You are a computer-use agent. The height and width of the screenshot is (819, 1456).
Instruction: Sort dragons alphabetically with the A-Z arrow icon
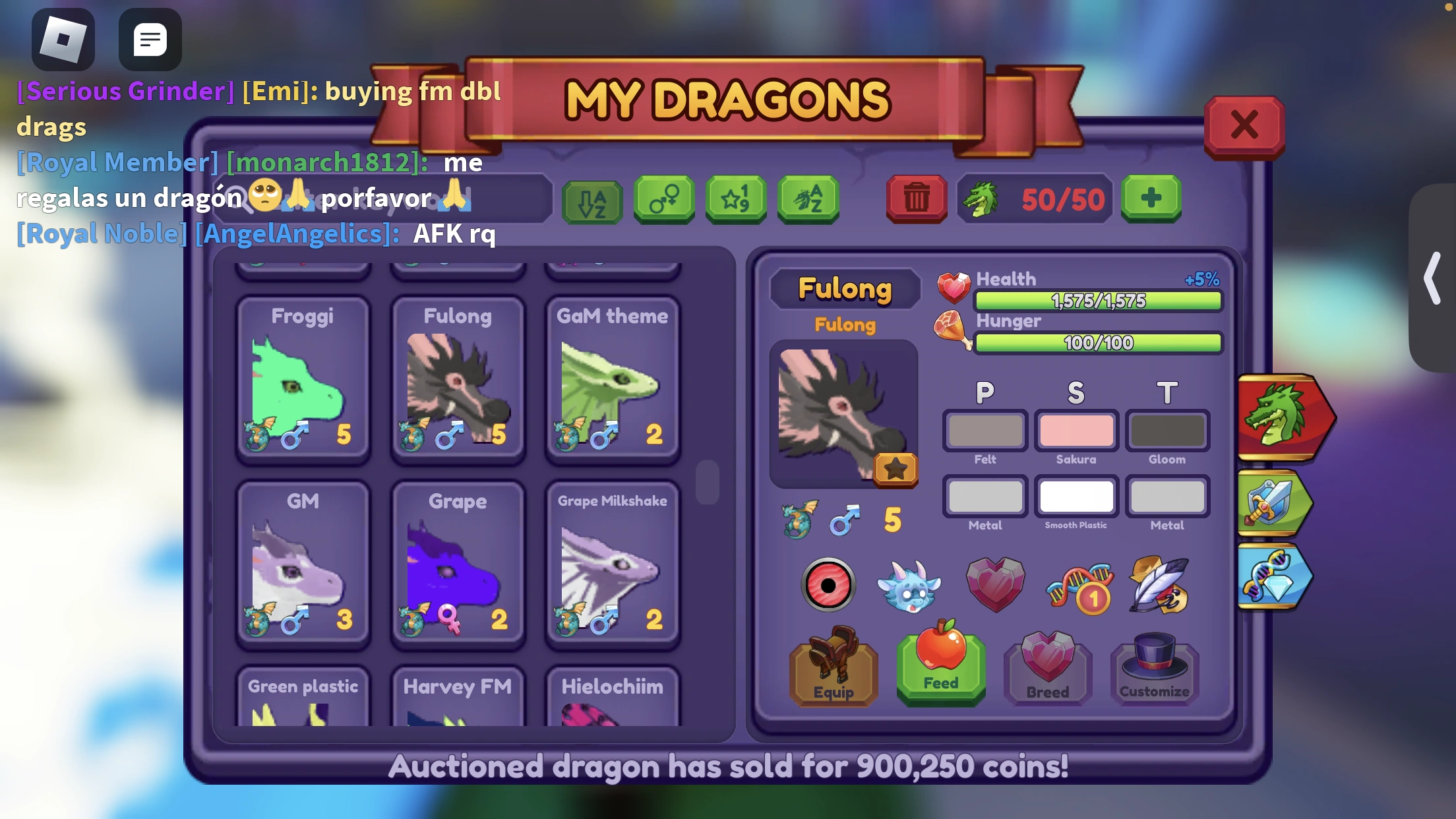click(591, 199)
